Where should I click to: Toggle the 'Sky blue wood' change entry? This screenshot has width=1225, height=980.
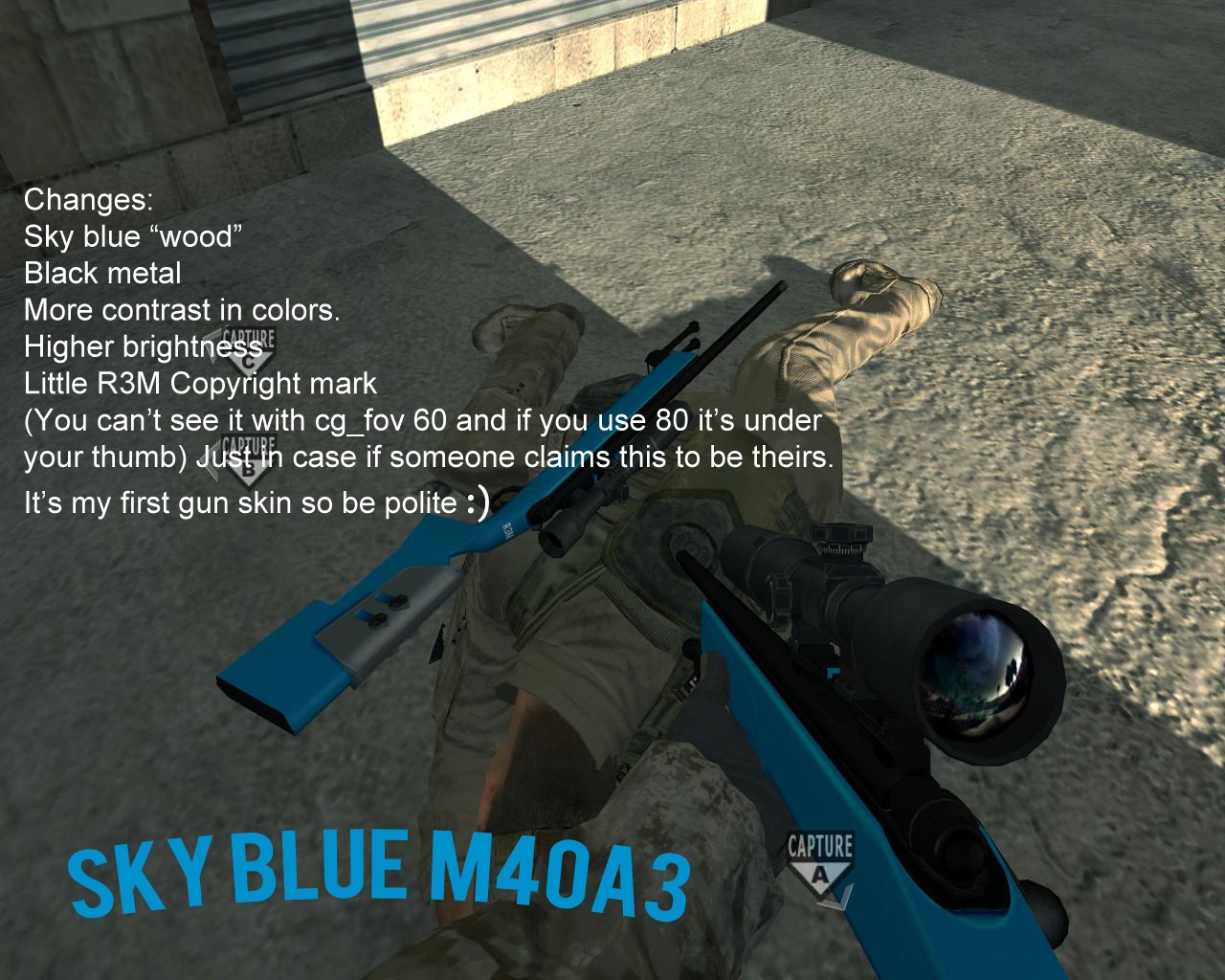click(134, 236)
